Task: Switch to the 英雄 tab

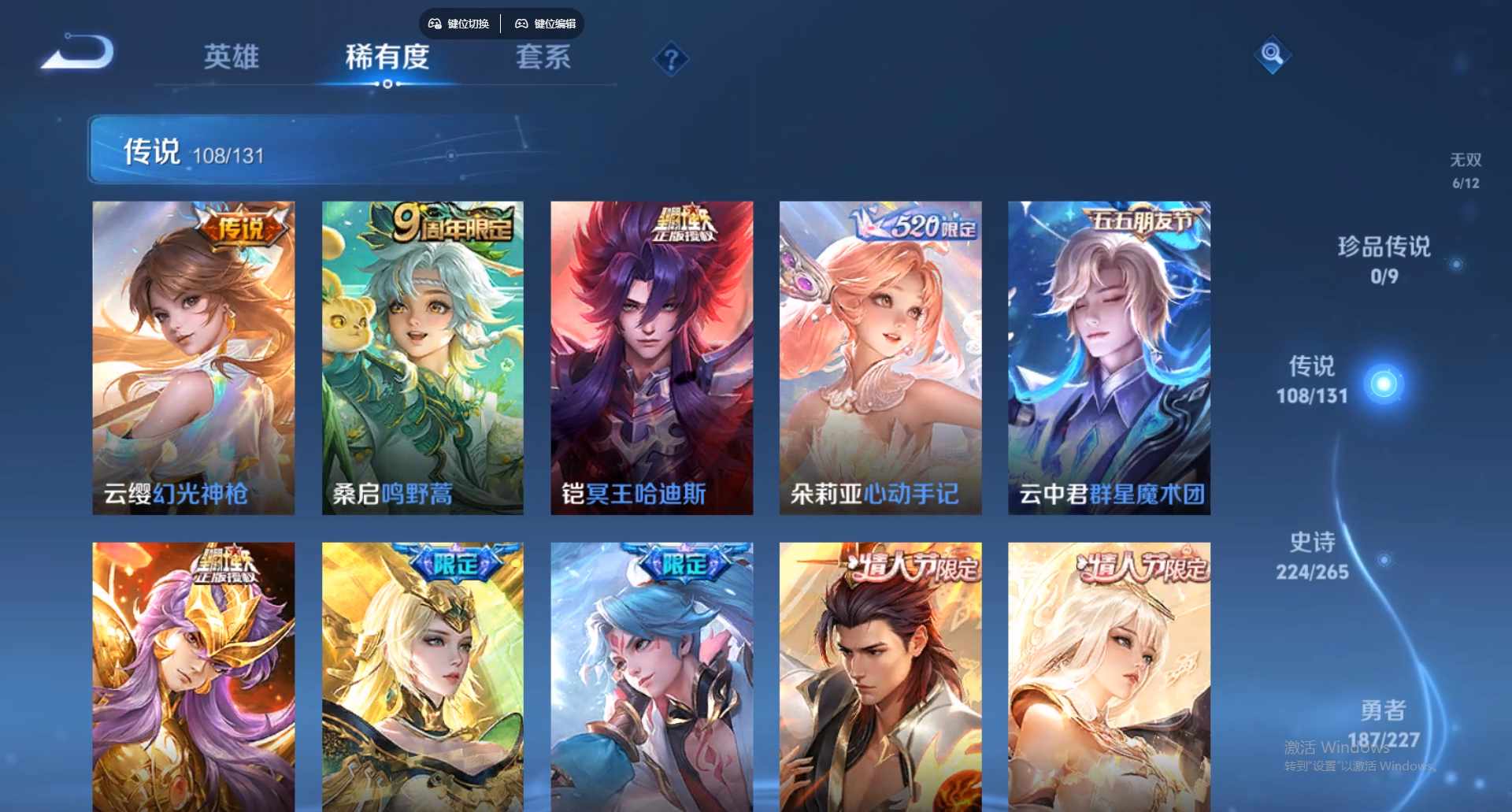Action: (232, 58)
